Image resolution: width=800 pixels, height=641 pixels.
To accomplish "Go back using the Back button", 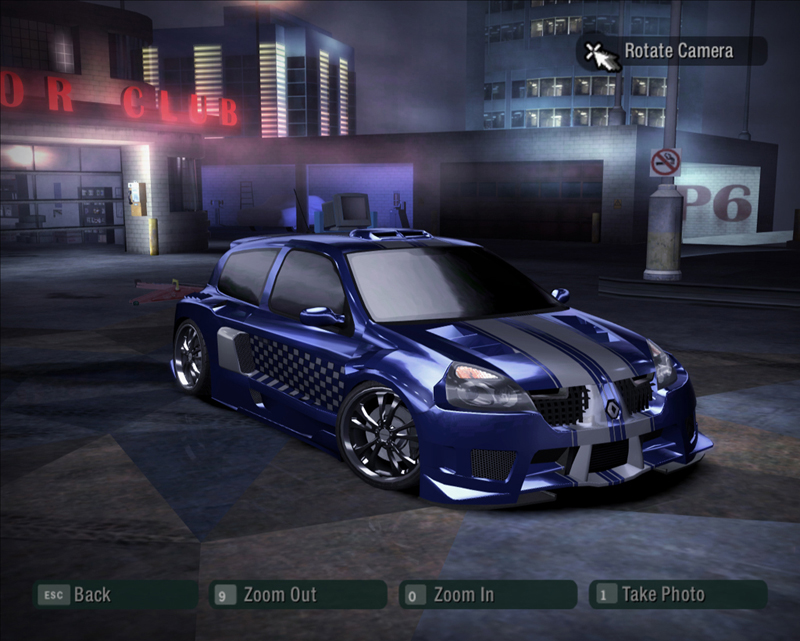I will [90, 595].
